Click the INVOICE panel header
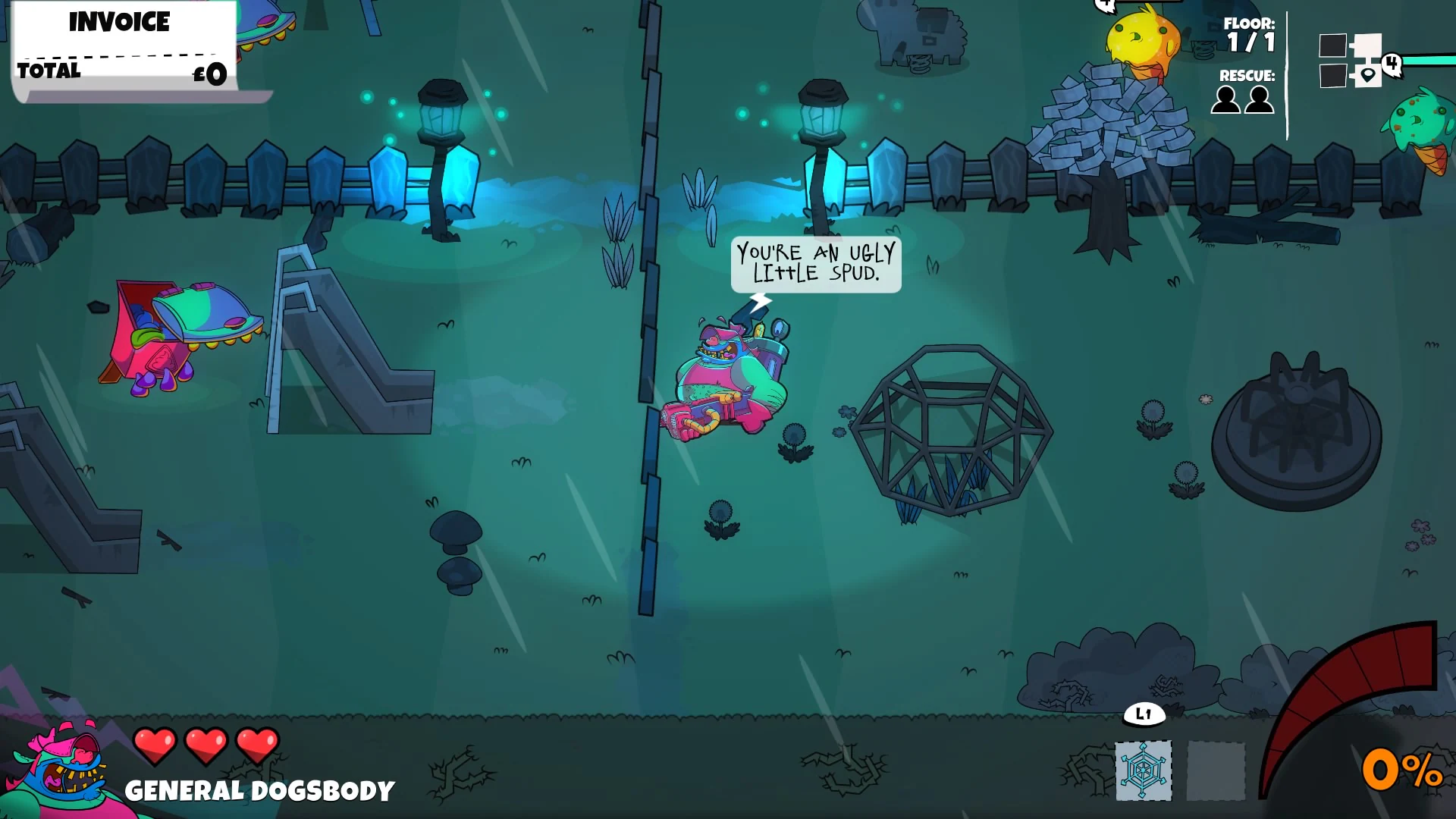The width and height of the screenshot is (1456, 819). [119, 22]
